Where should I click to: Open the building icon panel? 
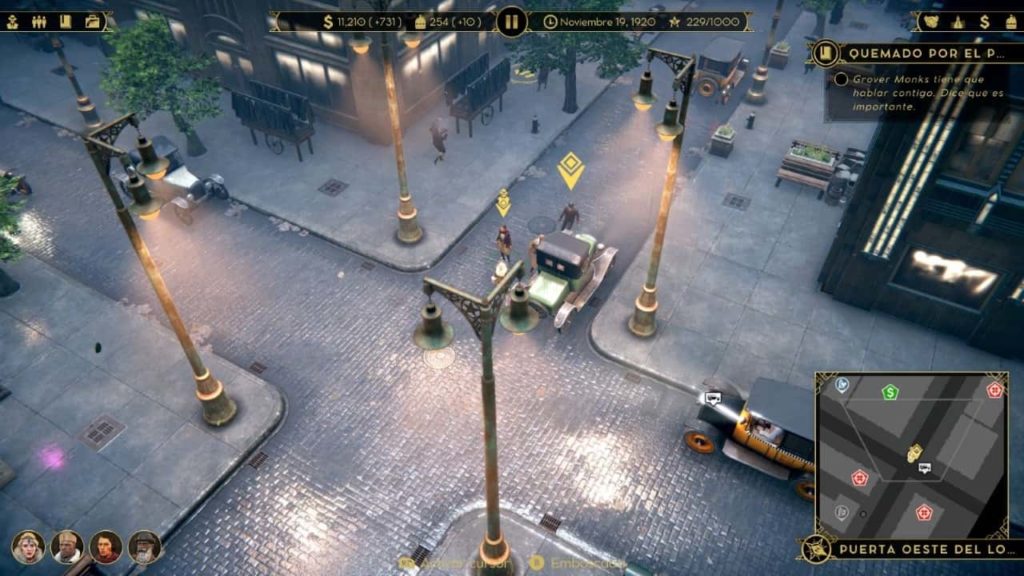(x=958, y=21)
